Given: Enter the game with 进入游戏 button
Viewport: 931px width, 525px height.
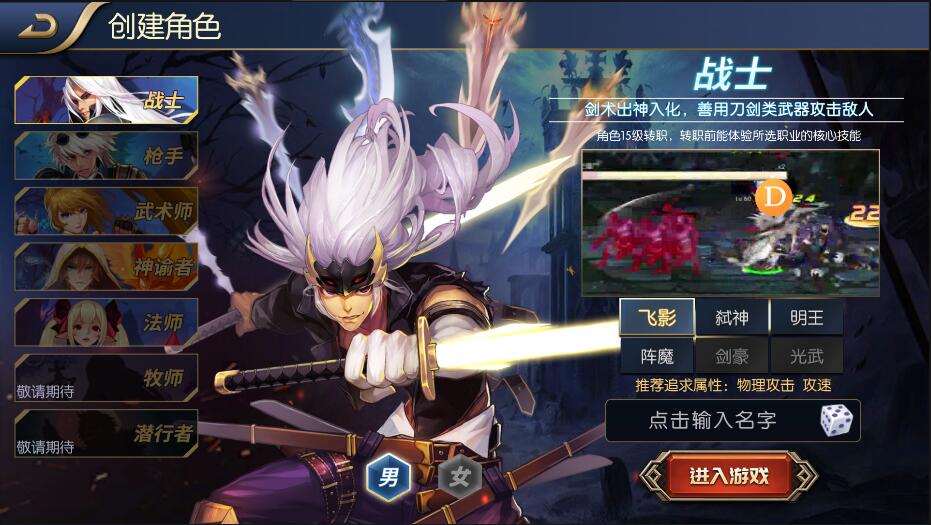Looking at the screenshot, I should [729, 476].
